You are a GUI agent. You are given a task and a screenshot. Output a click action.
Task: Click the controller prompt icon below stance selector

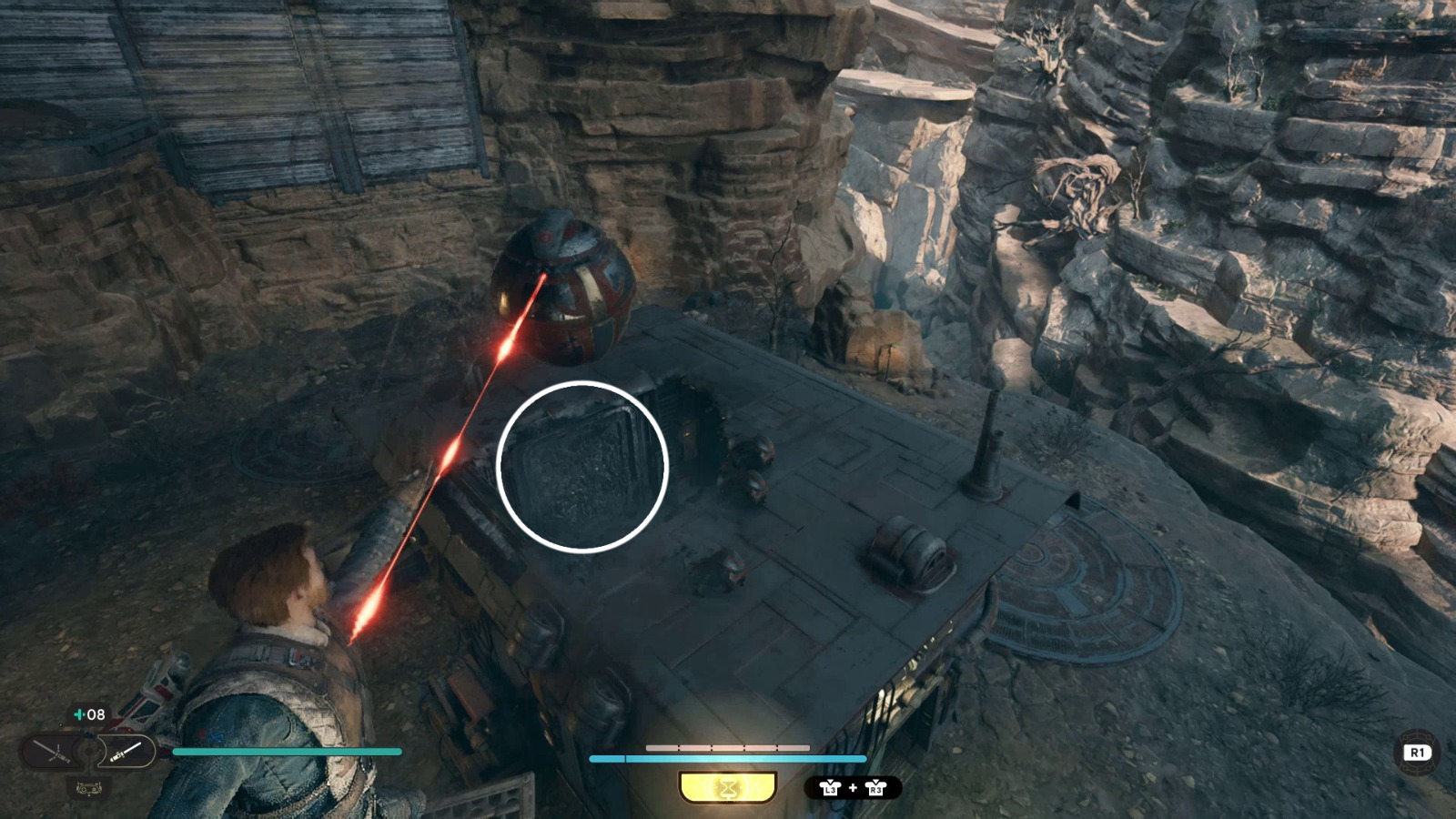click(x=89, y=789)
